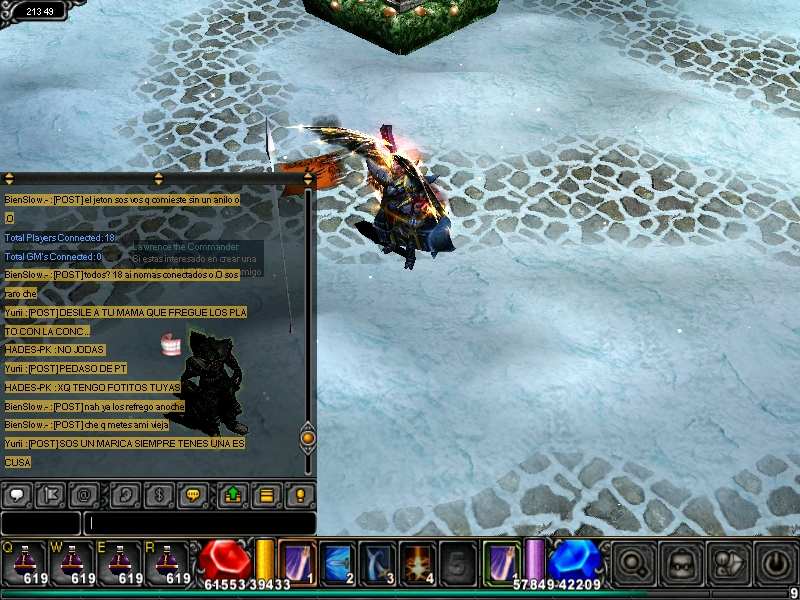
Task: Select skill slot 1 in the hotbar
Action: 297,561
